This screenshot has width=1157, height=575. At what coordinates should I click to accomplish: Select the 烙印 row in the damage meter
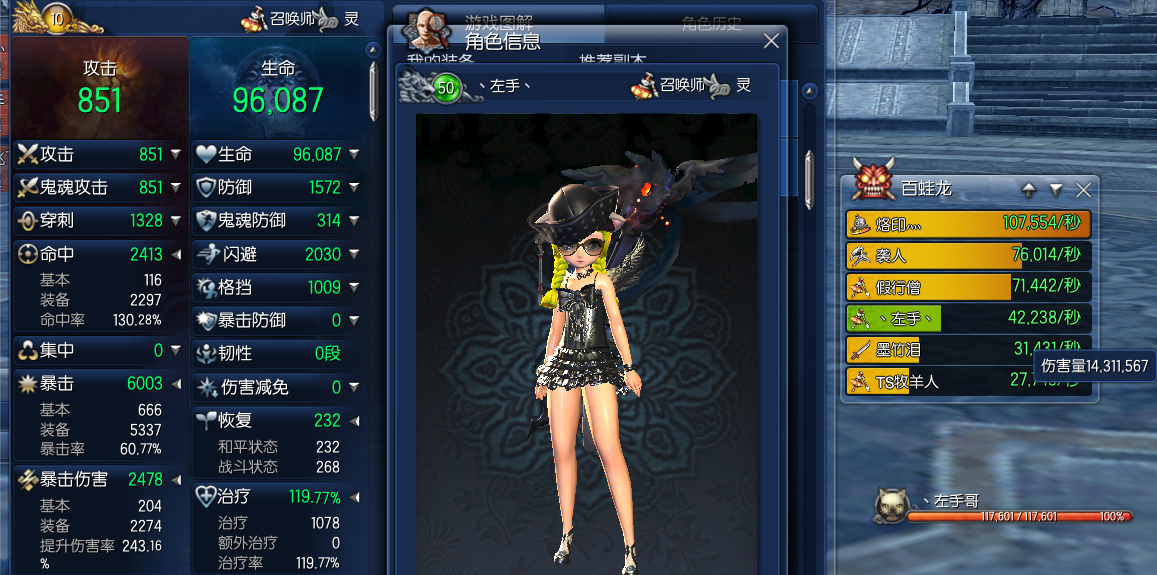tap(967, 223)
